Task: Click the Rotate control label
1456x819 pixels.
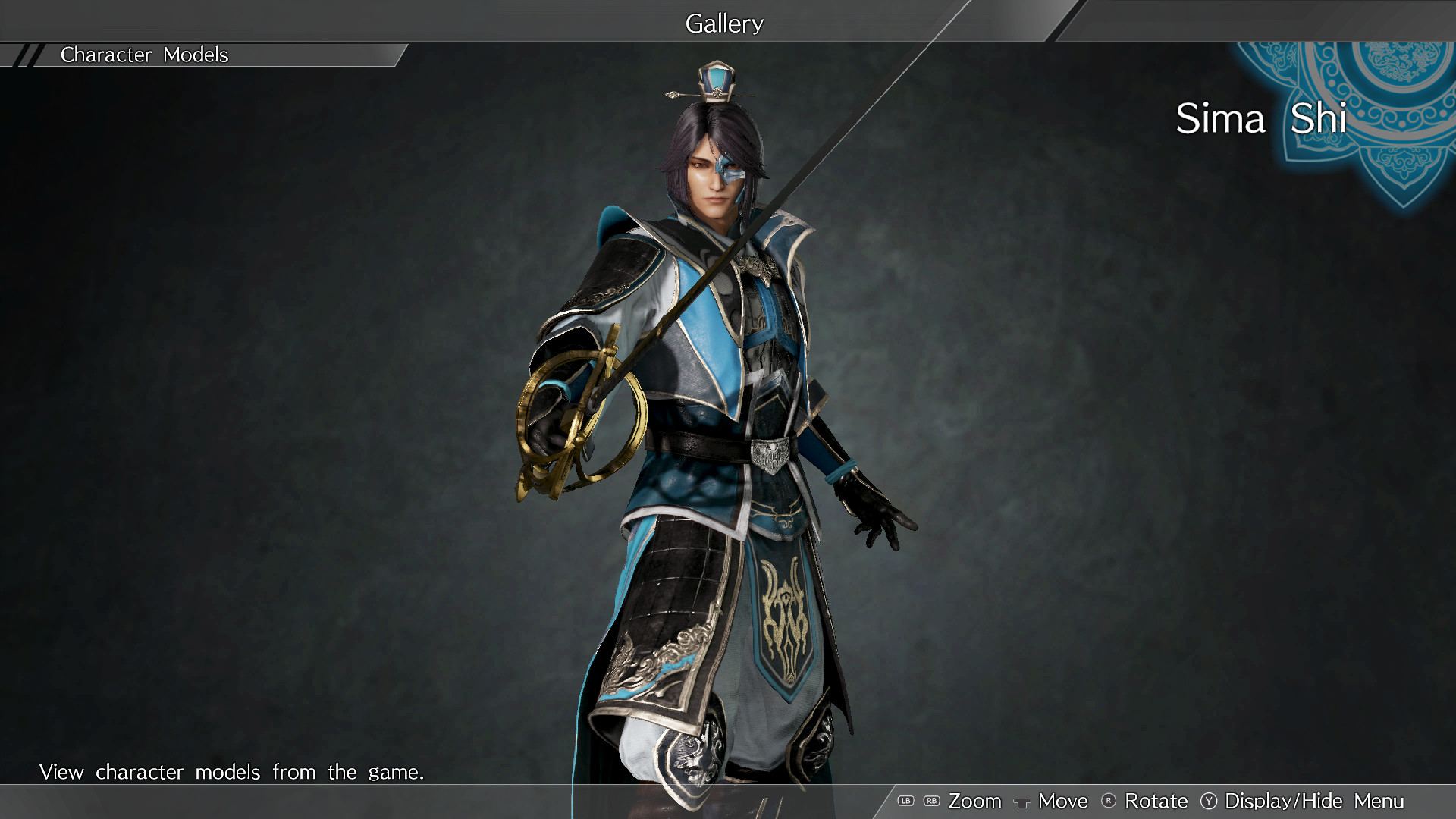Action: [x=1156, y=802]
